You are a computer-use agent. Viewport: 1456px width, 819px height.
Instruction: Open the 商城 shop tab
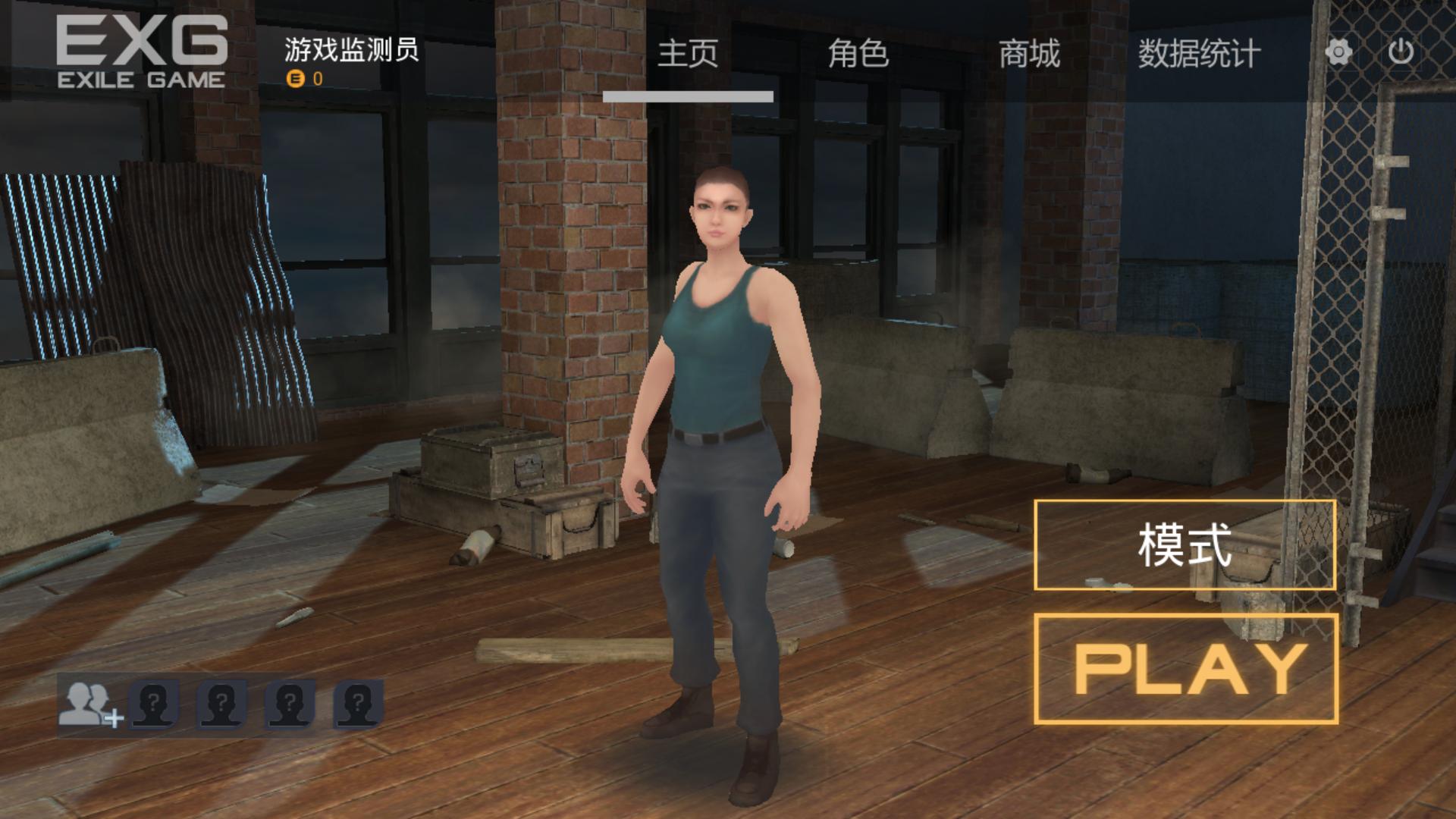1029,54
